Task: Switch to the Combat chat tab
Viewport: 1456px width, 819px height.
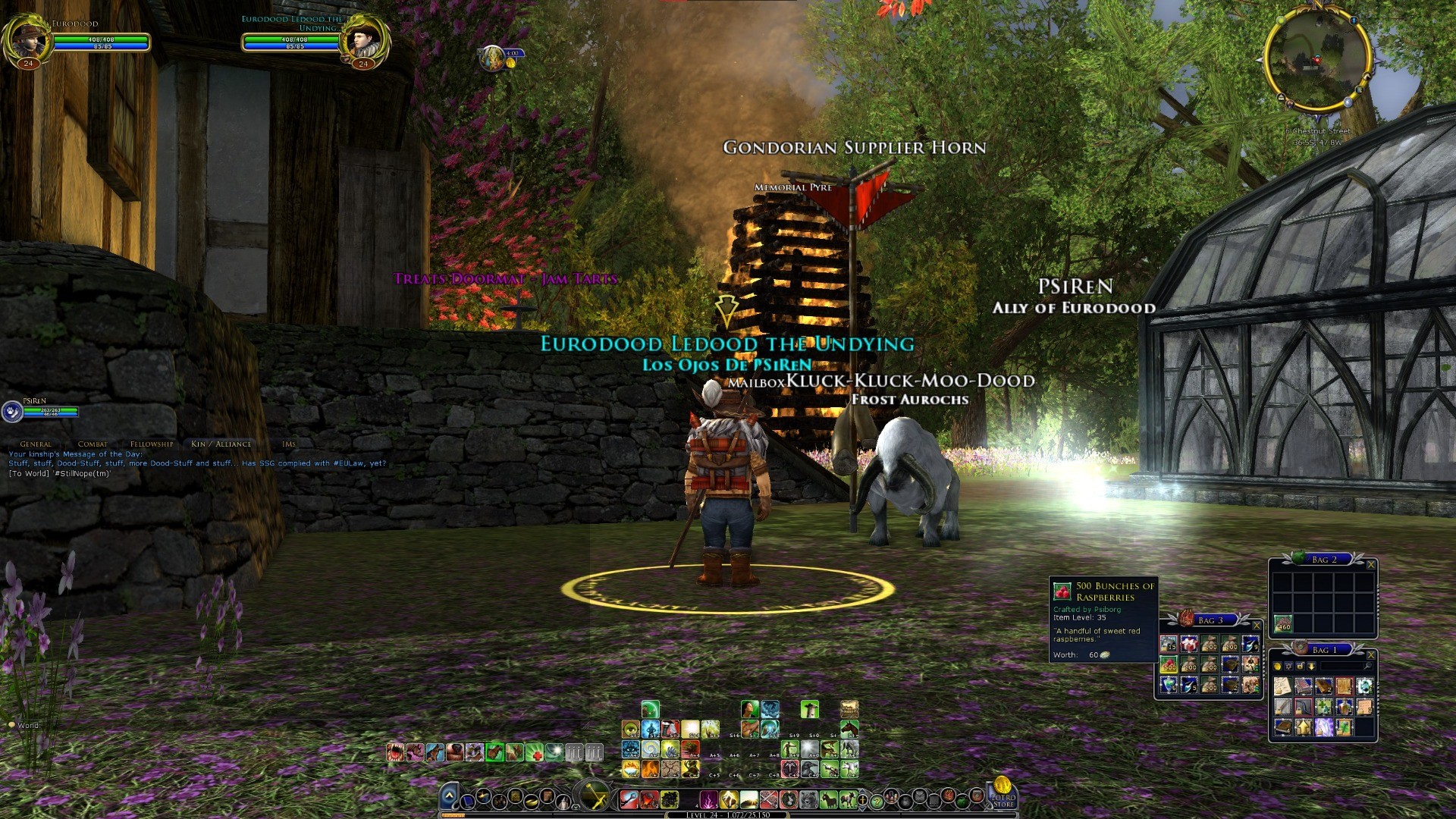Action: (93, 444)
